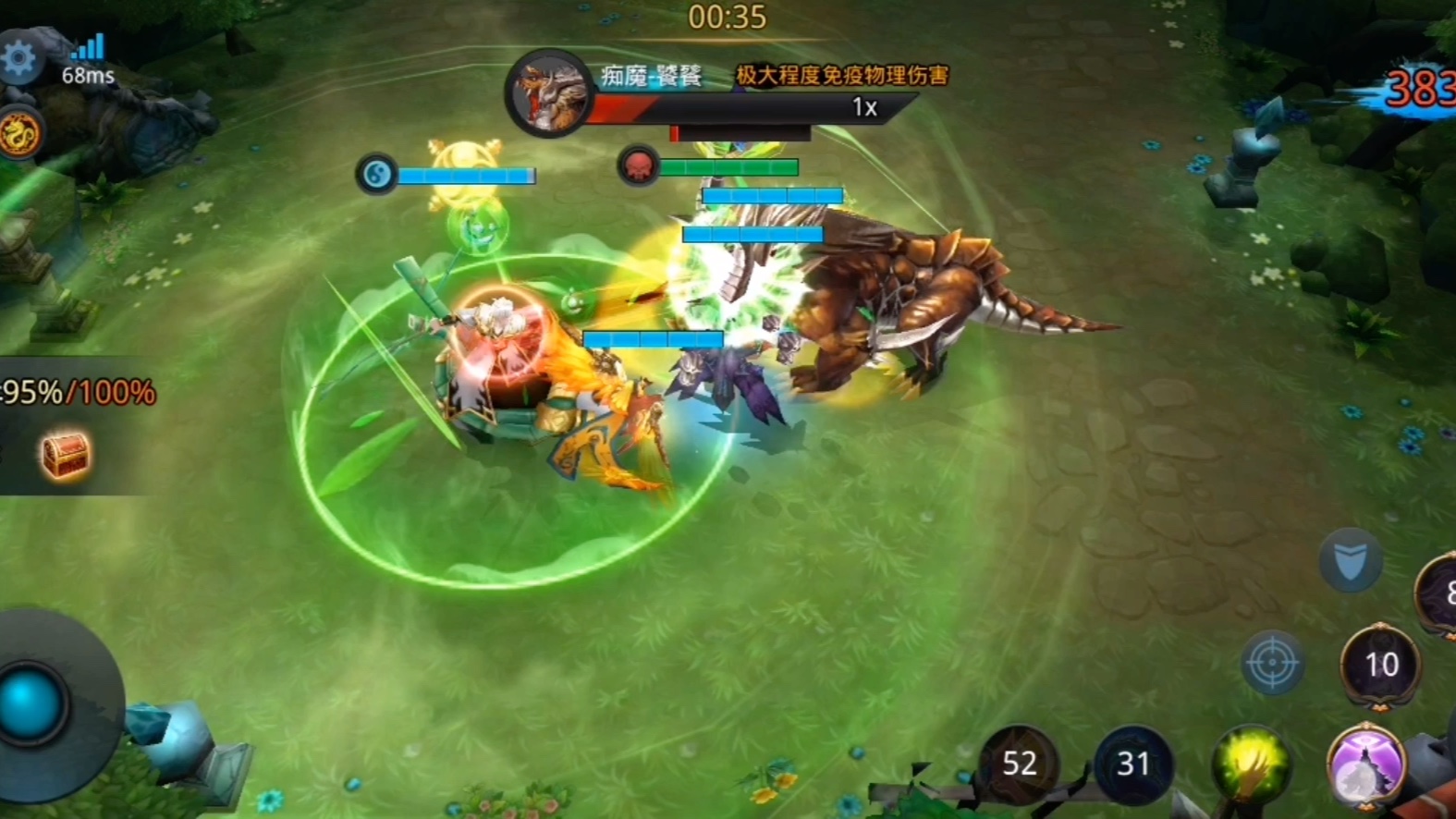This screenshot has height=819, width=1456.
Task: Cast the glowing green hand skill
Action: [1251, 765]
